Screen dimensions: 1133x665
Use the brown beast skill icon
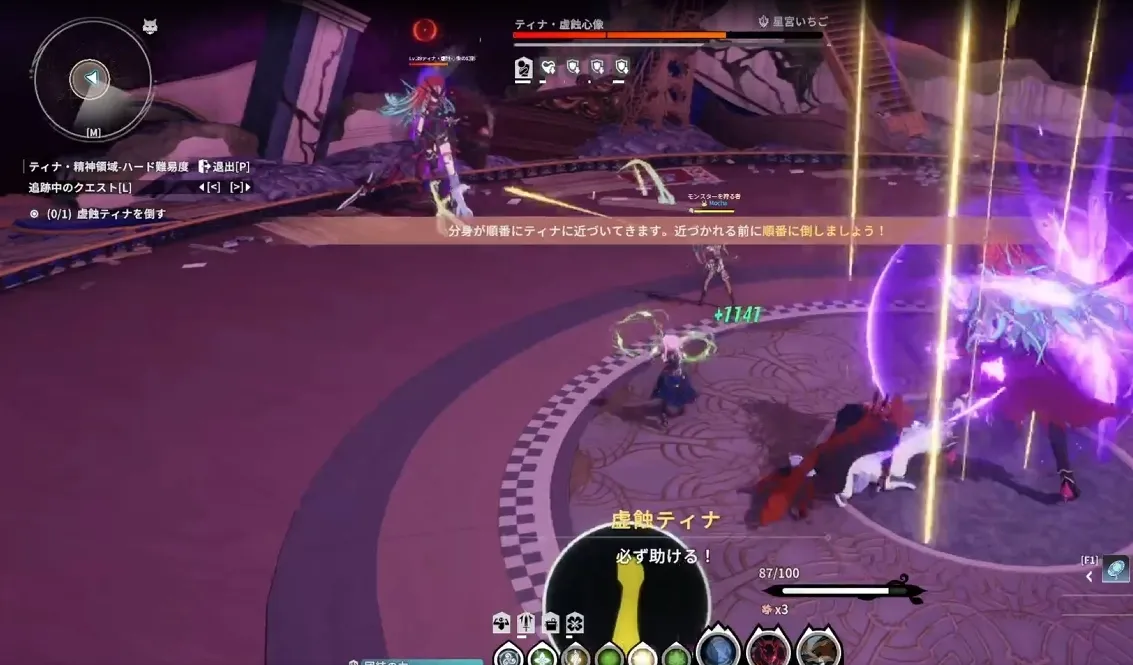coord(817,650)
